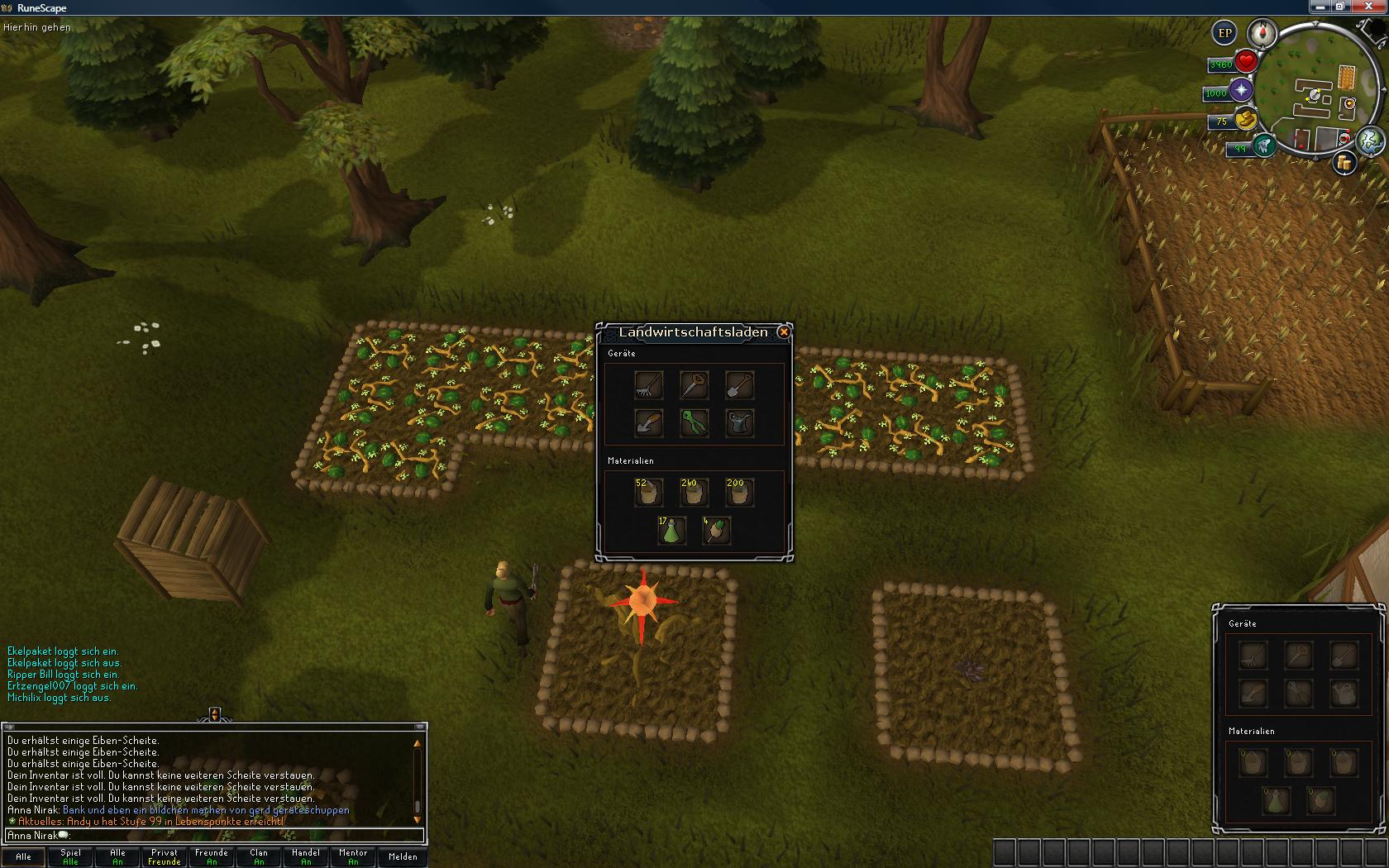This screenshot has width=1389, height=868.
Task: Toggle run with the boot icon
Action: pos(1263,146)
